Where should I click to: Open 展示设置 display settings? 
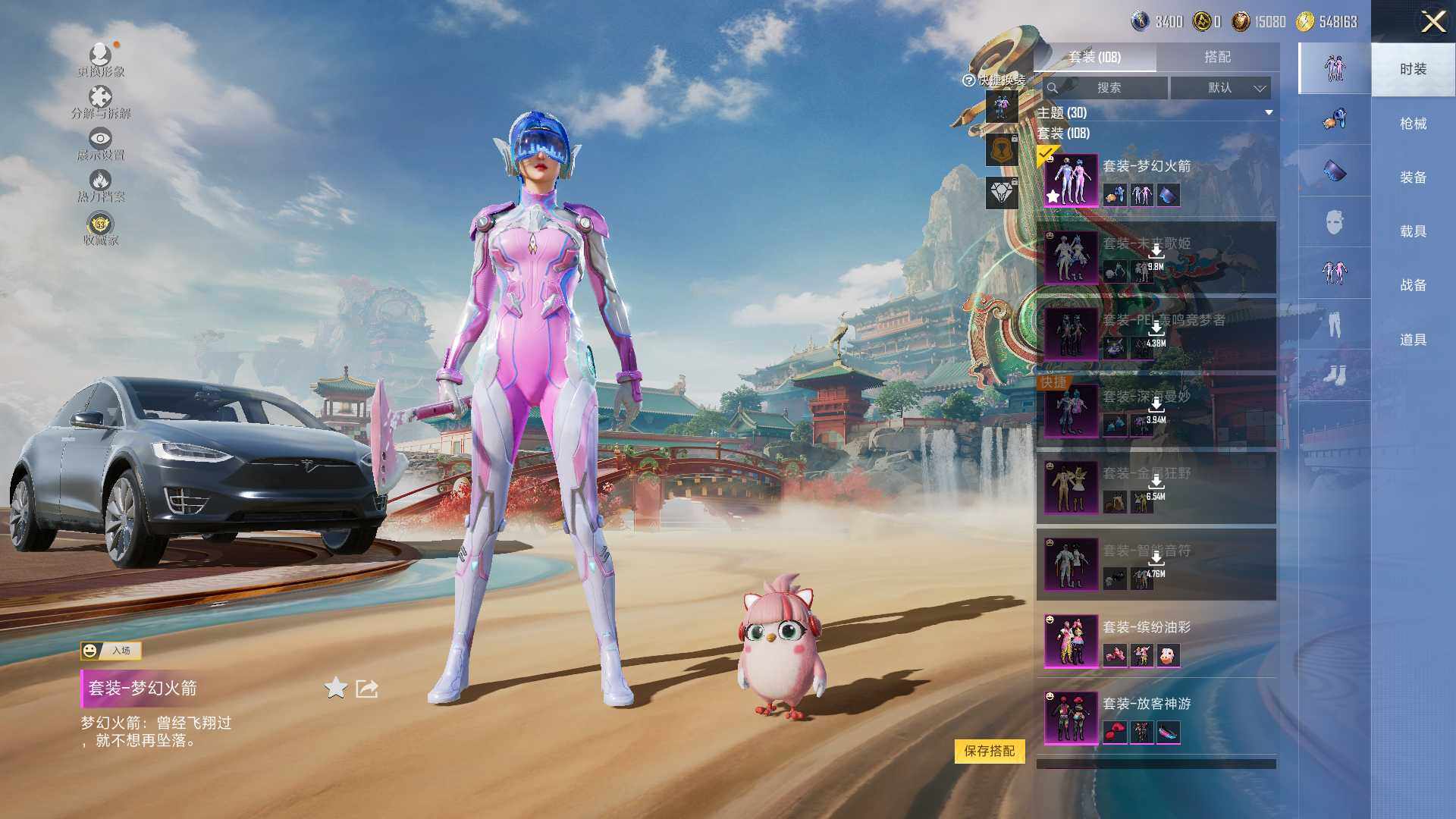[x=101, y=144]
